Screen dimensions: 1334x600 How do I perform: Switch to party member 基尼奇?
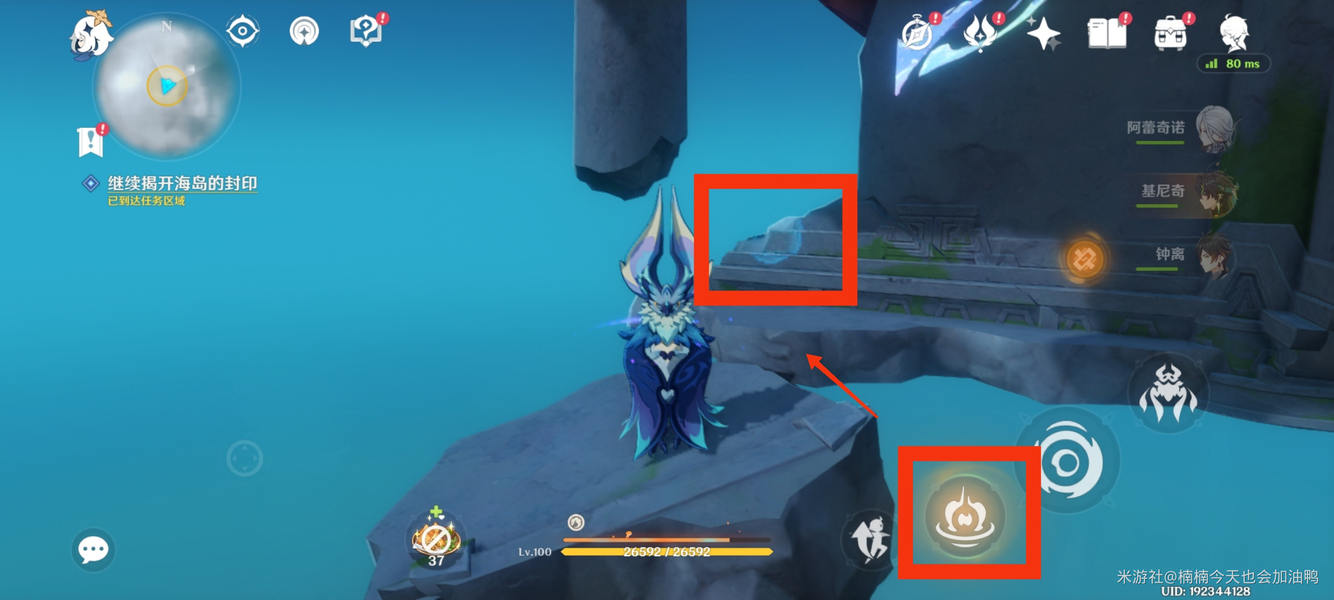[1214, 192]
